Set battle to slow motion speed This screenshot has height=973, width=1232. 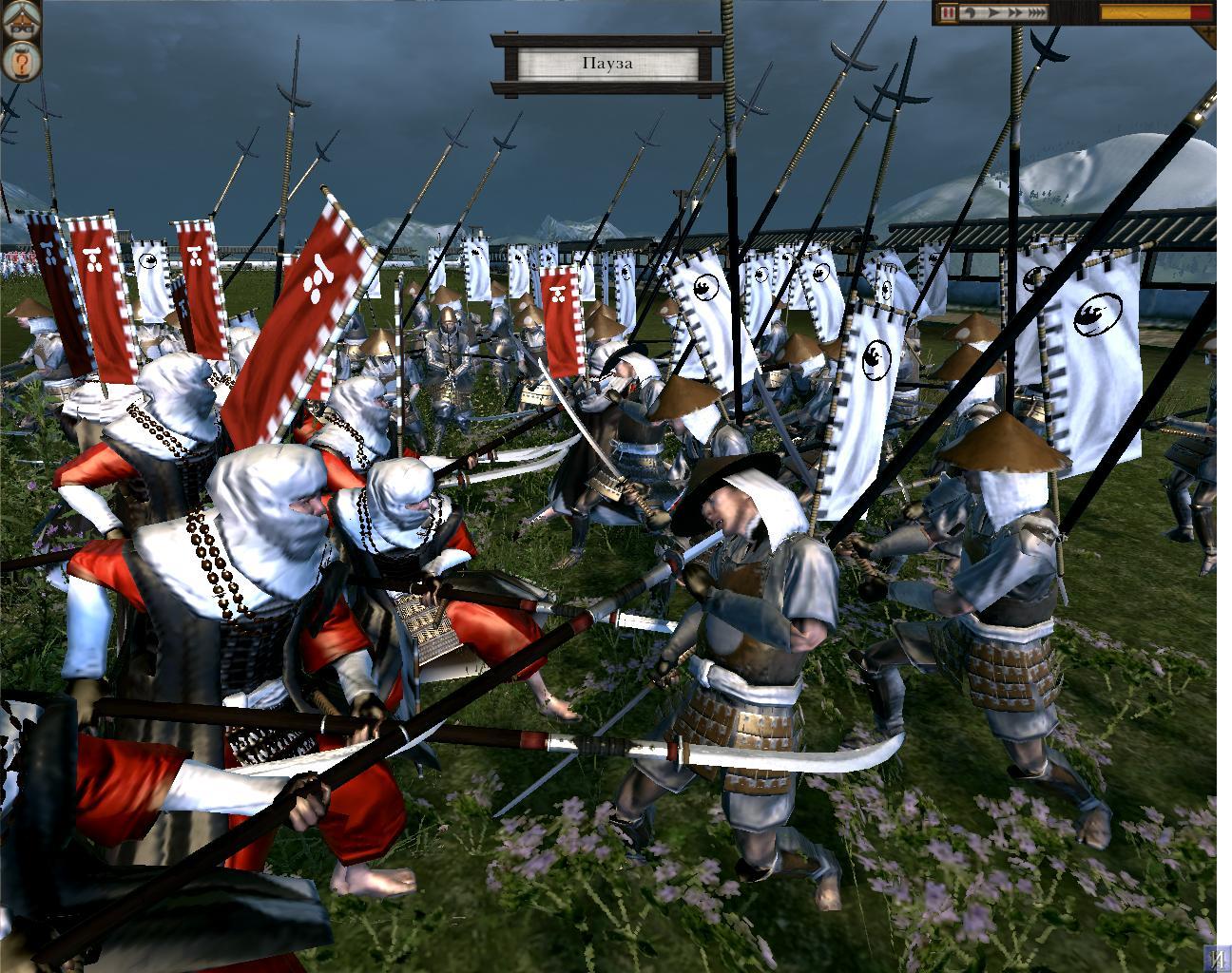pos(971,13)
